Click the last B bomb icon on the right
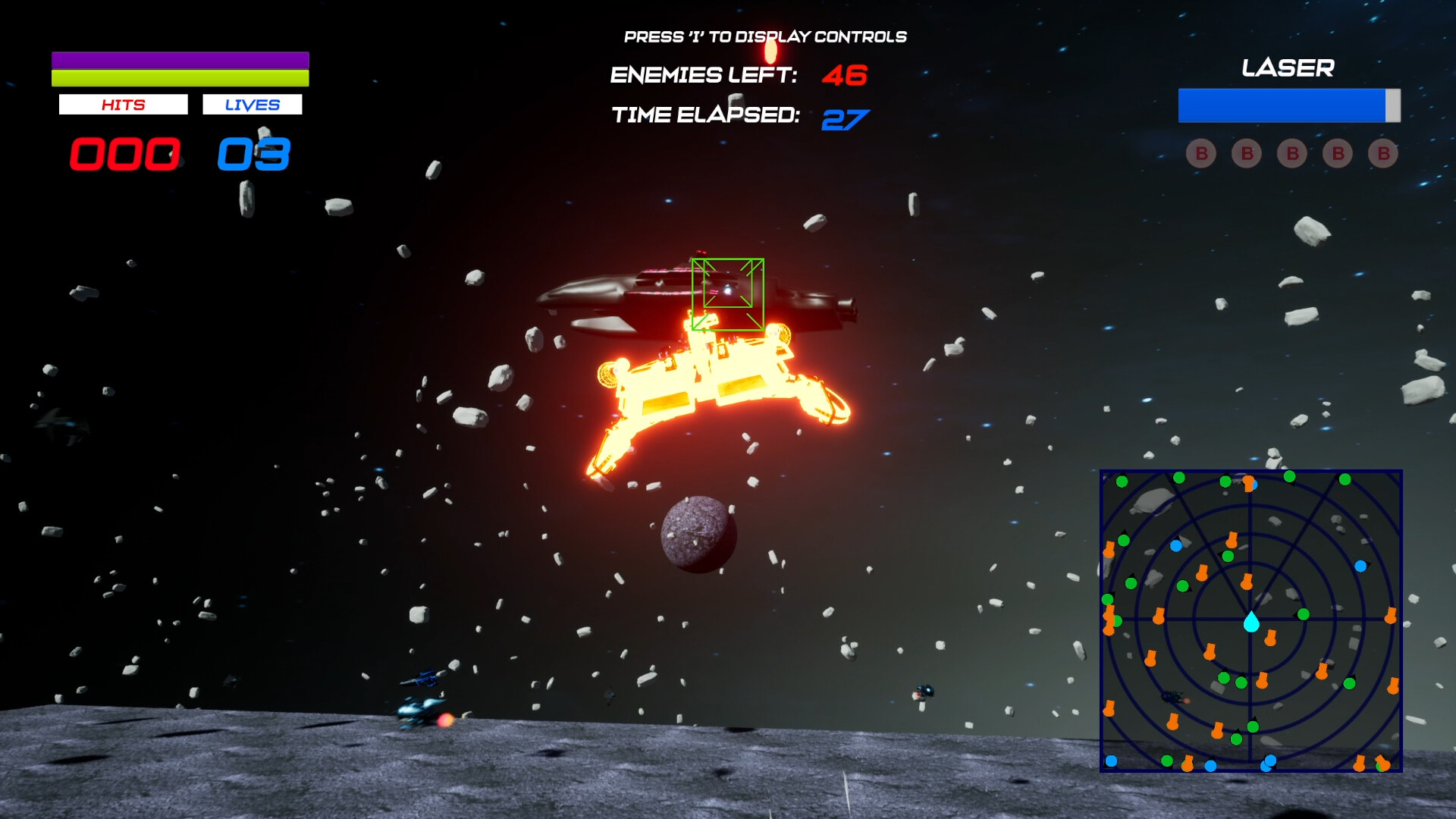1456x819 pixels. pos(1382,154)
